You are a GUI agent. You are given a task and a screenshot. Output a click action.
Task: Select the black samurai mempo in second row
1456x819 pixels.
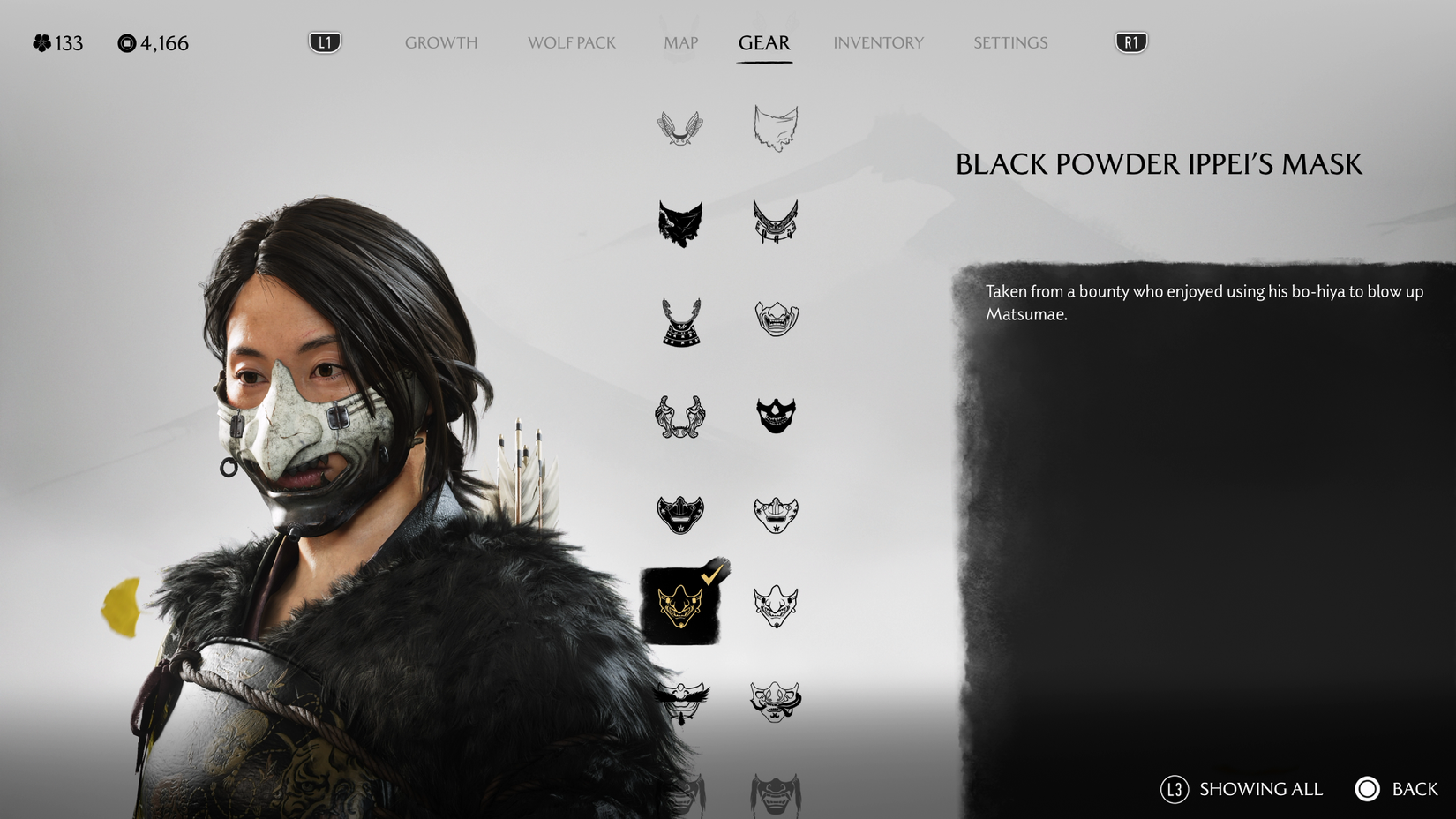pos(776,222)
